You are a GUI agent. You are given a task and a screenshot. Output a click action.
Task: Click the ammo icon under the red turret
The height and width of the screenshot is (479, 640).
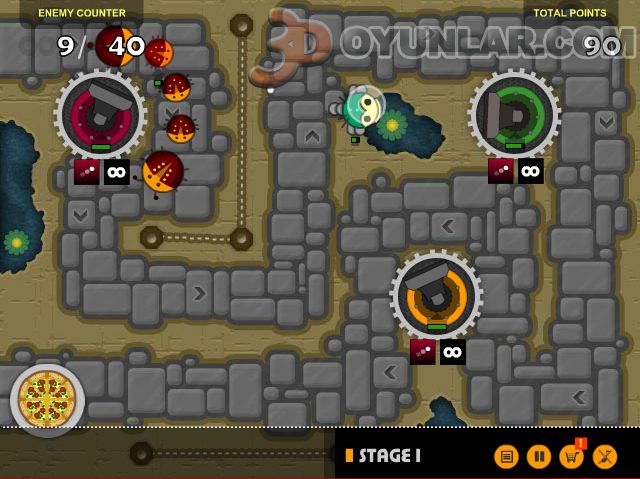tap(87, 171)
